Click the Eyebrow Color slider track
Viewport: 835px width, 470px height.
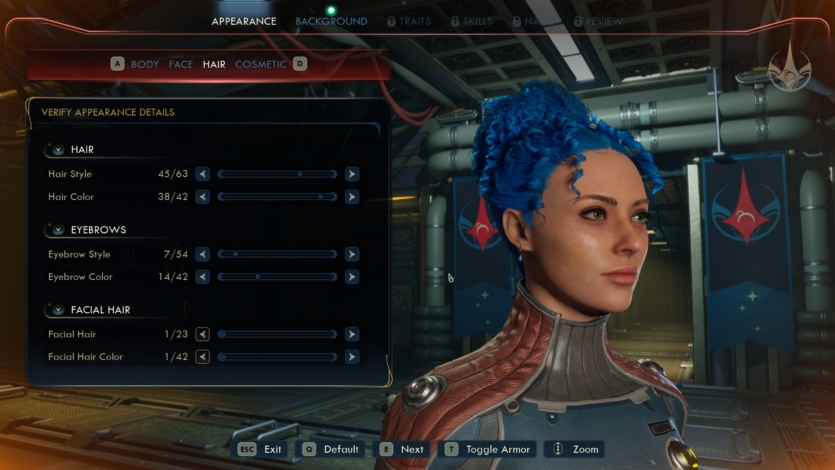(277, 277)
